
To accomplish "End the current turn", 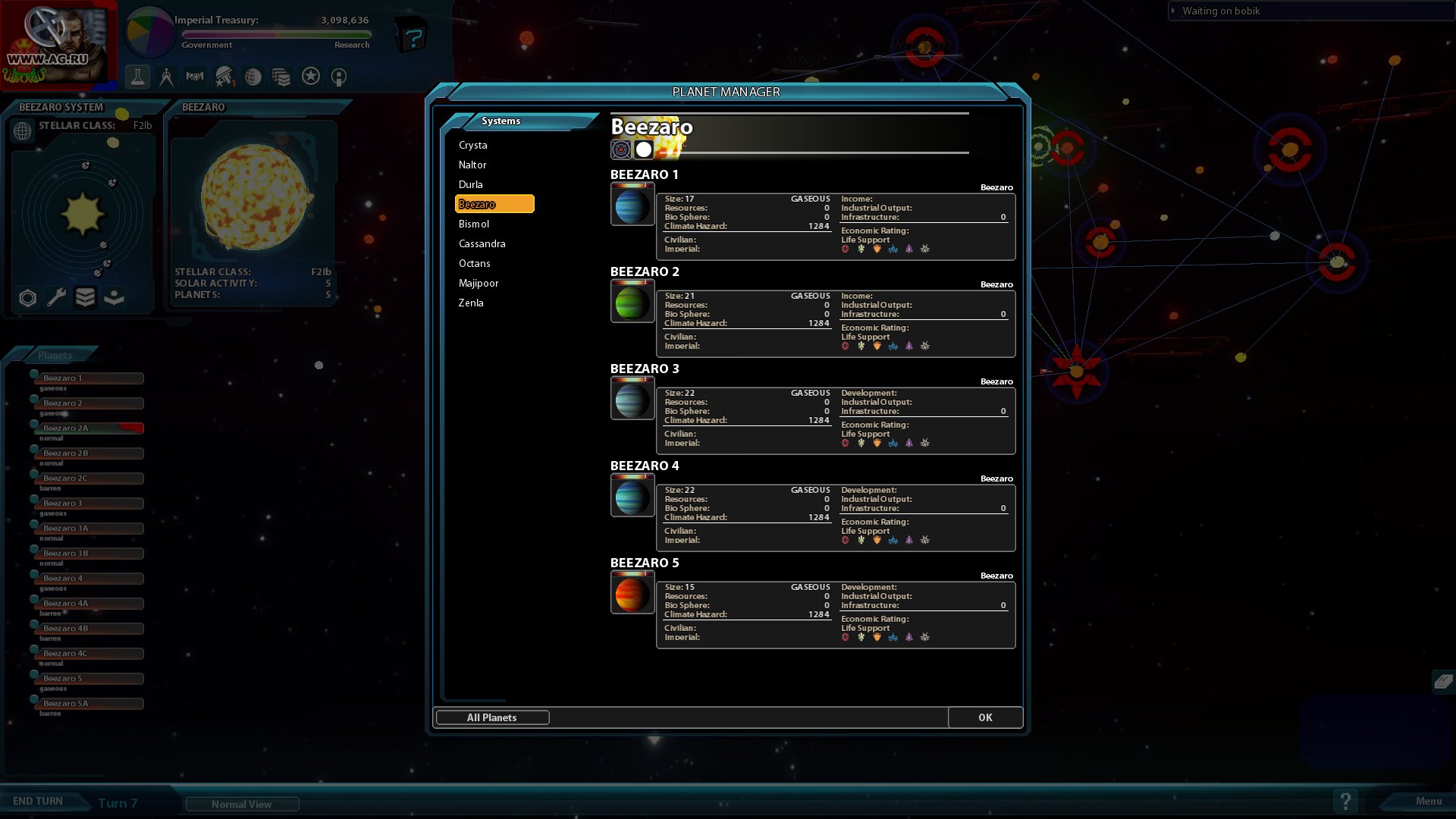I will pos(38,802).
